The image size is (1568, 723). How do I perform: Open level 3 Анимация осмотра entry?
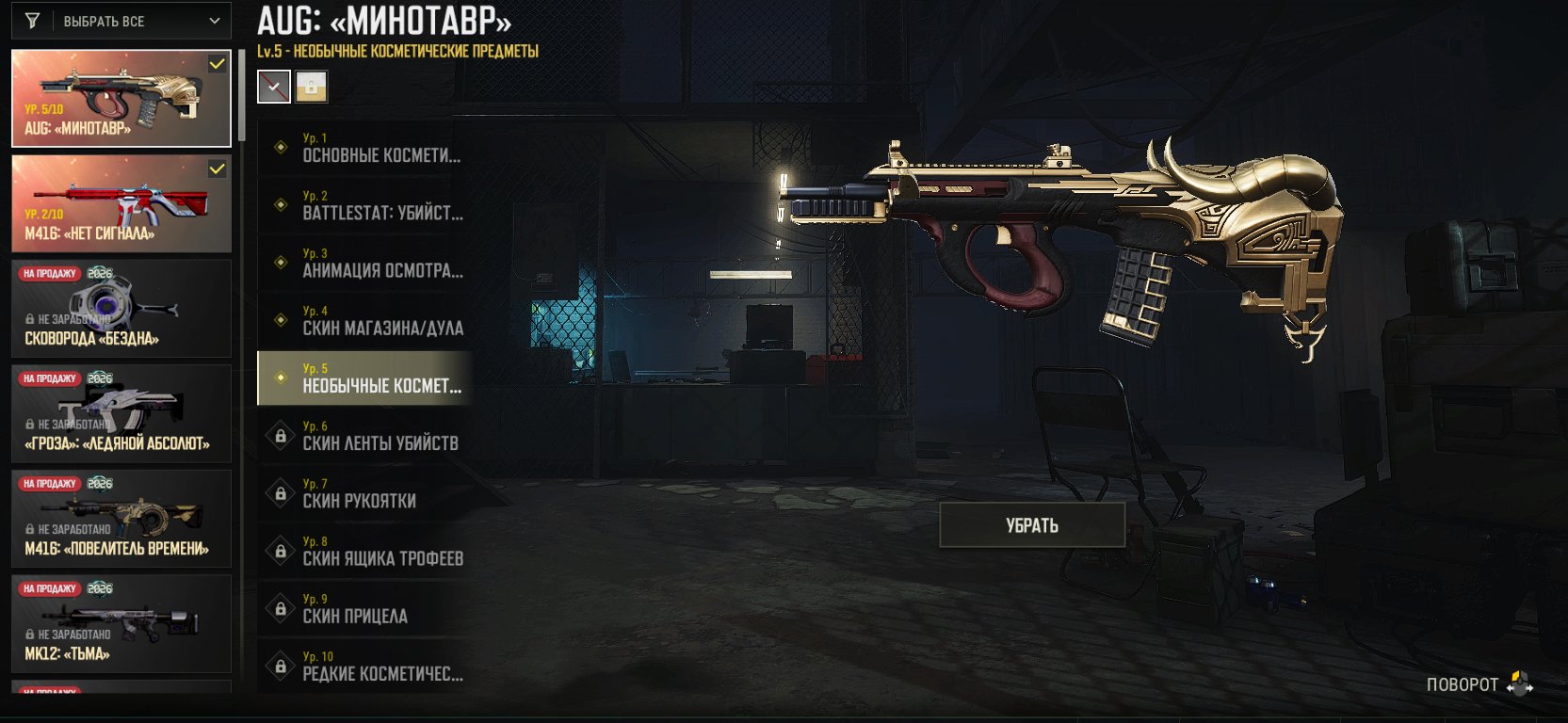coord(365,263)
